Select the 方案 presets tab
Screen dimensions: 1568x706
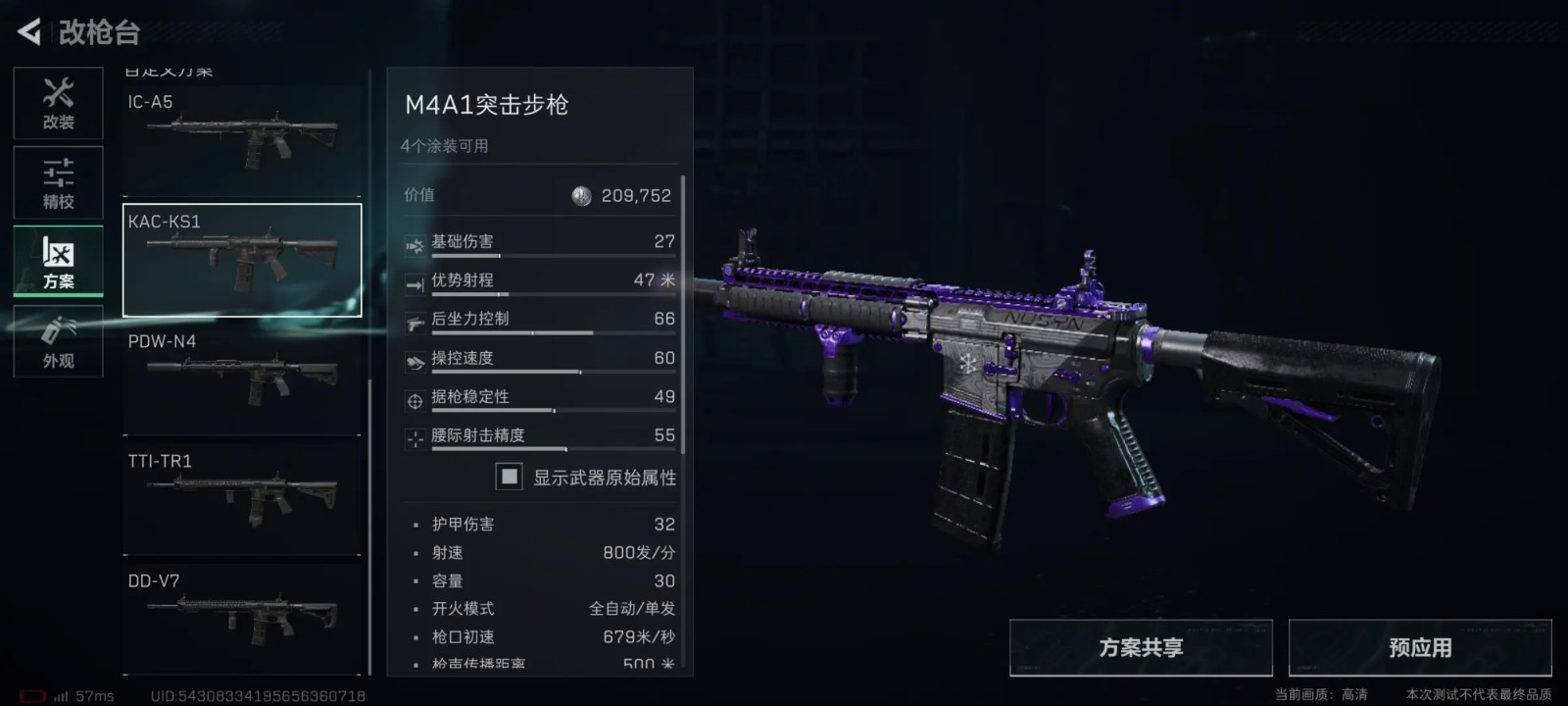click(58, 262)
